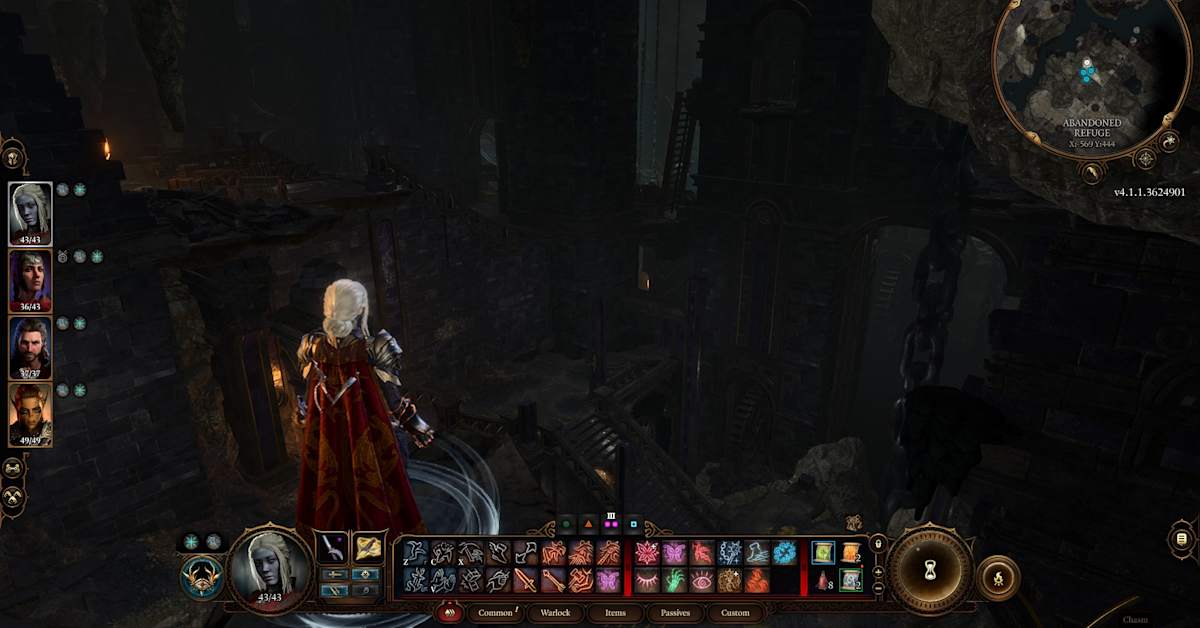Open the minimap of Abandoned Refuge

click(x=1085, y=75)
